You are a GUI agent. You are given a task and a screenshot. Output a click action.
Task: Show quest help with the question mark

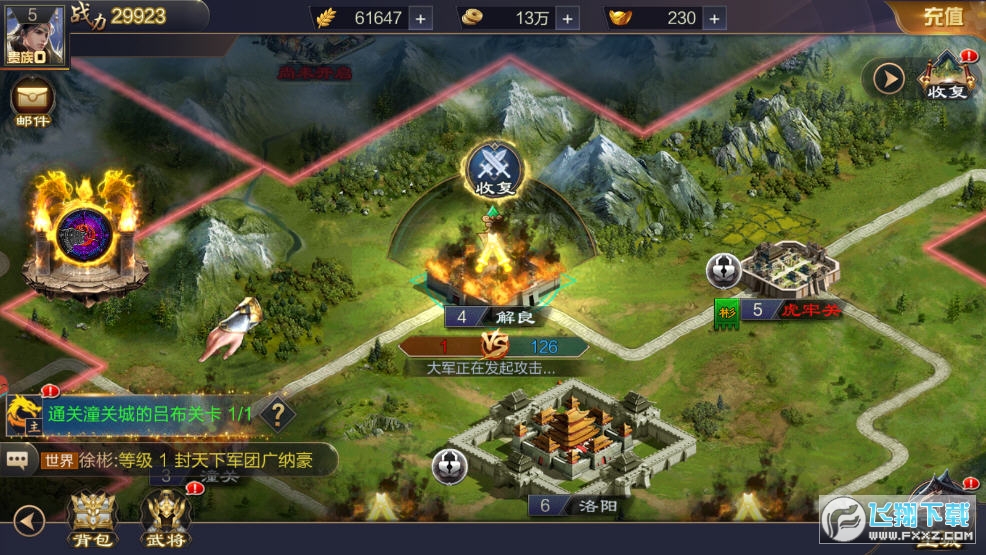tap(277, 412)
